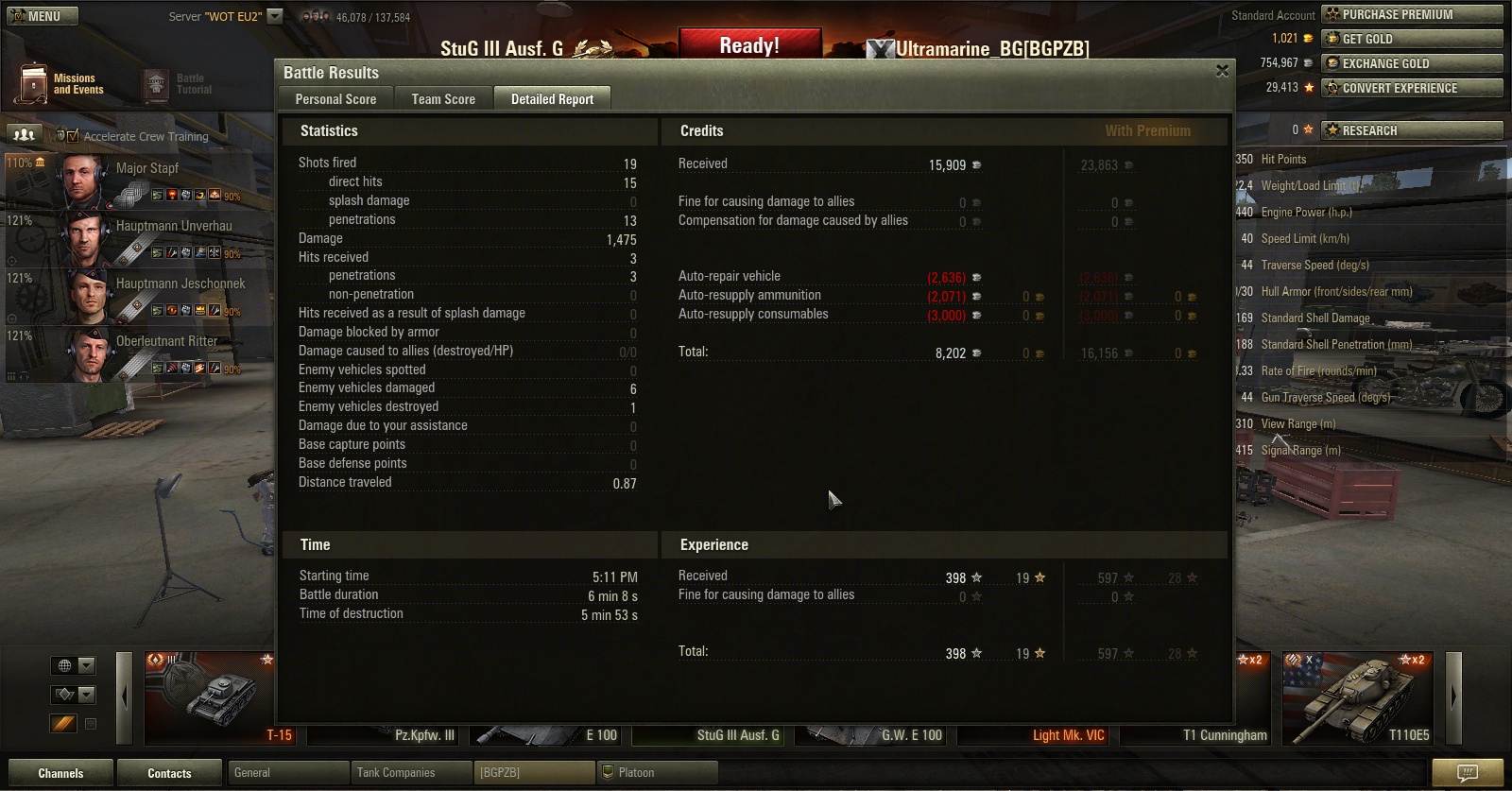Toggle Accelerate Crew Training checkbox
1512x791 pixels.
pyautogui.click(x=74, y=136)
